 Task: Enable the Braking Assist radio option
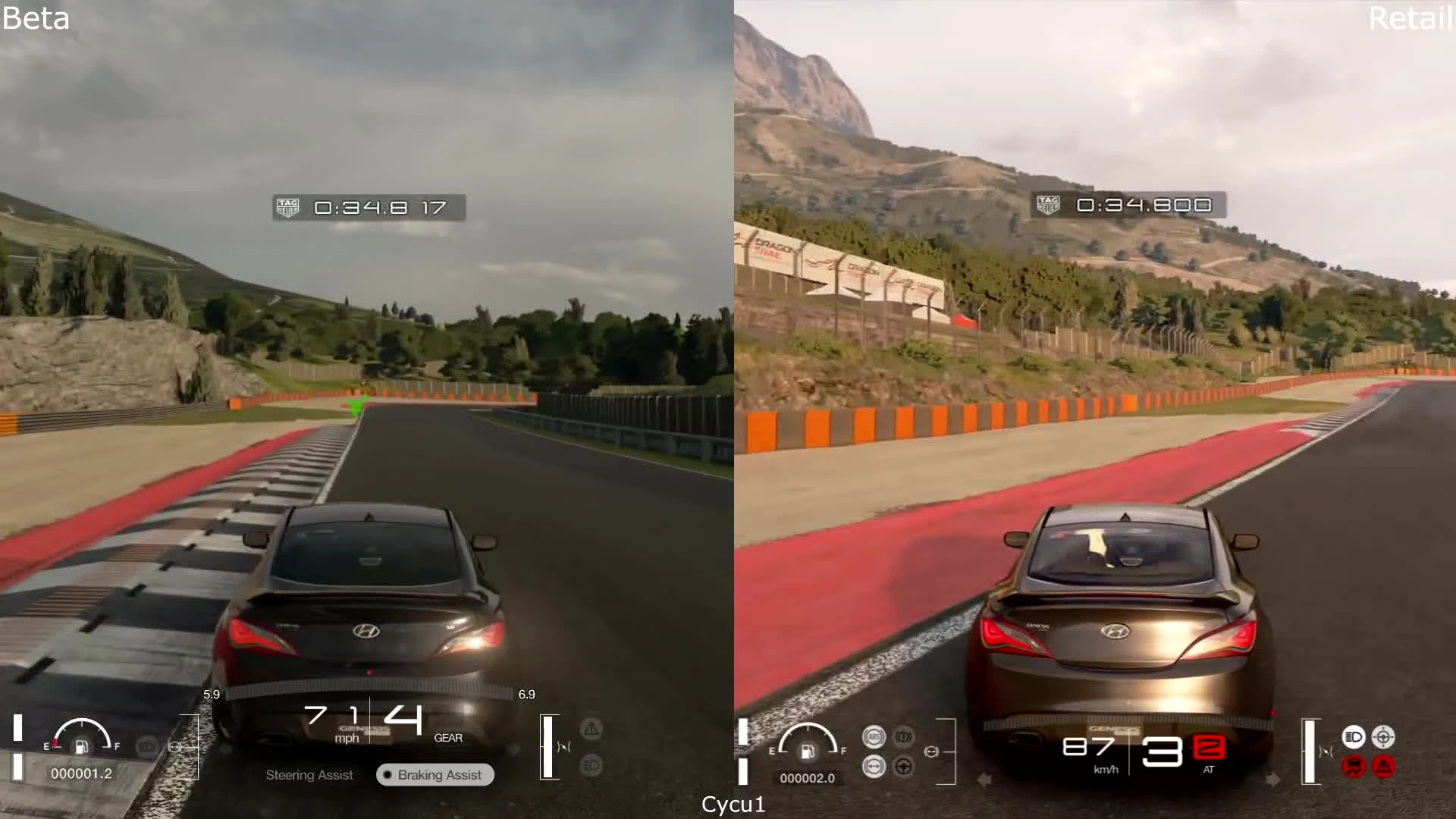[435, 775]
